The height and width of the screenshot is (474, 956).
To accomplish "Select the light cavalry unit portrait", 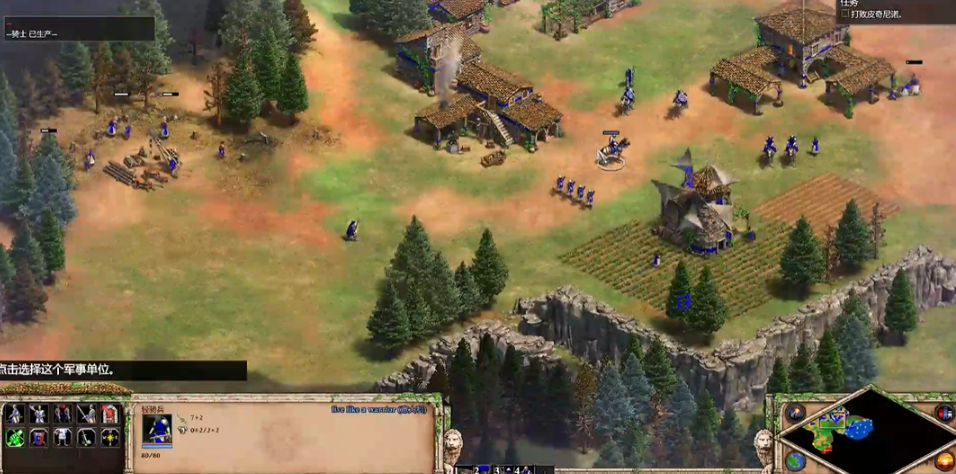I will click(157, 429).
